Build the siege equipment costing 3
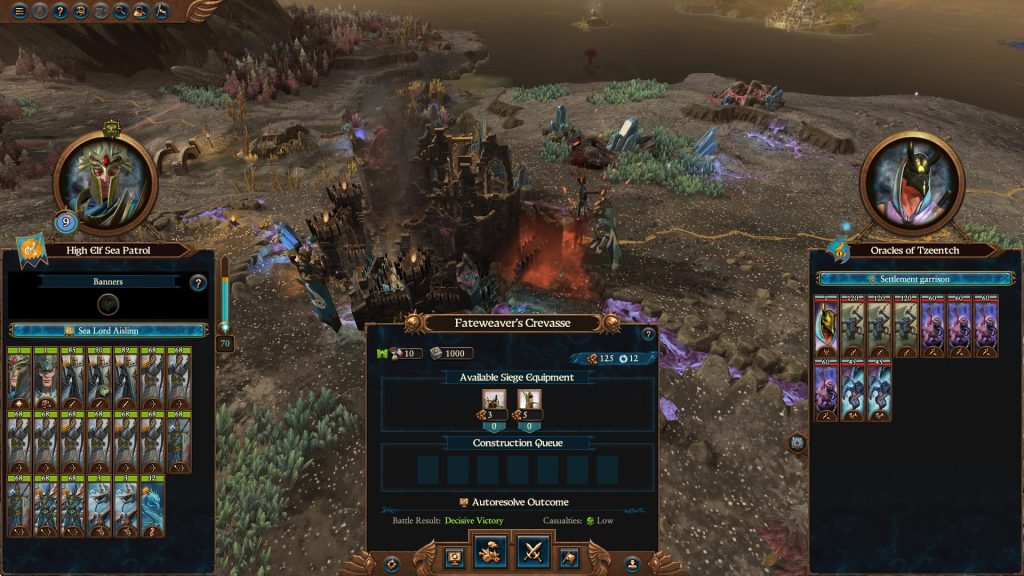This screenshot has width=1024, height=576. pyautogui.click(x=491, y=404)
